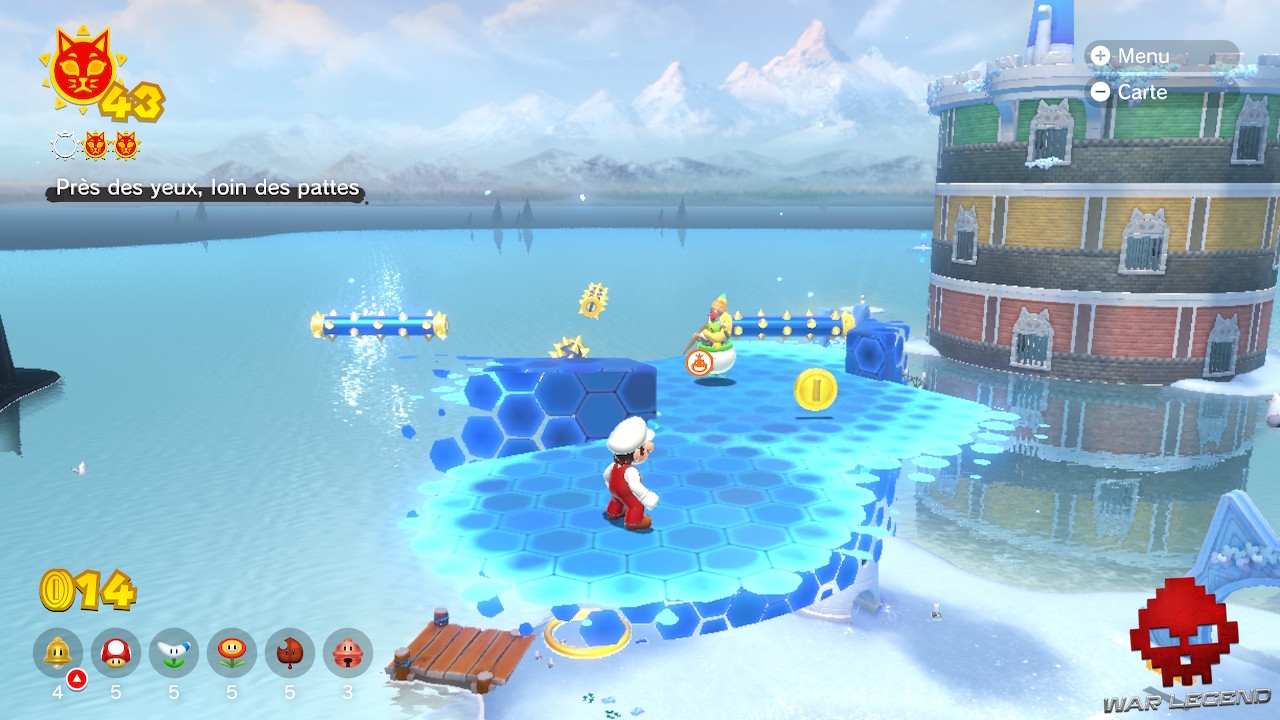Image resolution: width=1280 pixels, height=720 pixels.
Task: Click the 'Près des yeux, loin des pattes' objective
Action: point(207,188)
